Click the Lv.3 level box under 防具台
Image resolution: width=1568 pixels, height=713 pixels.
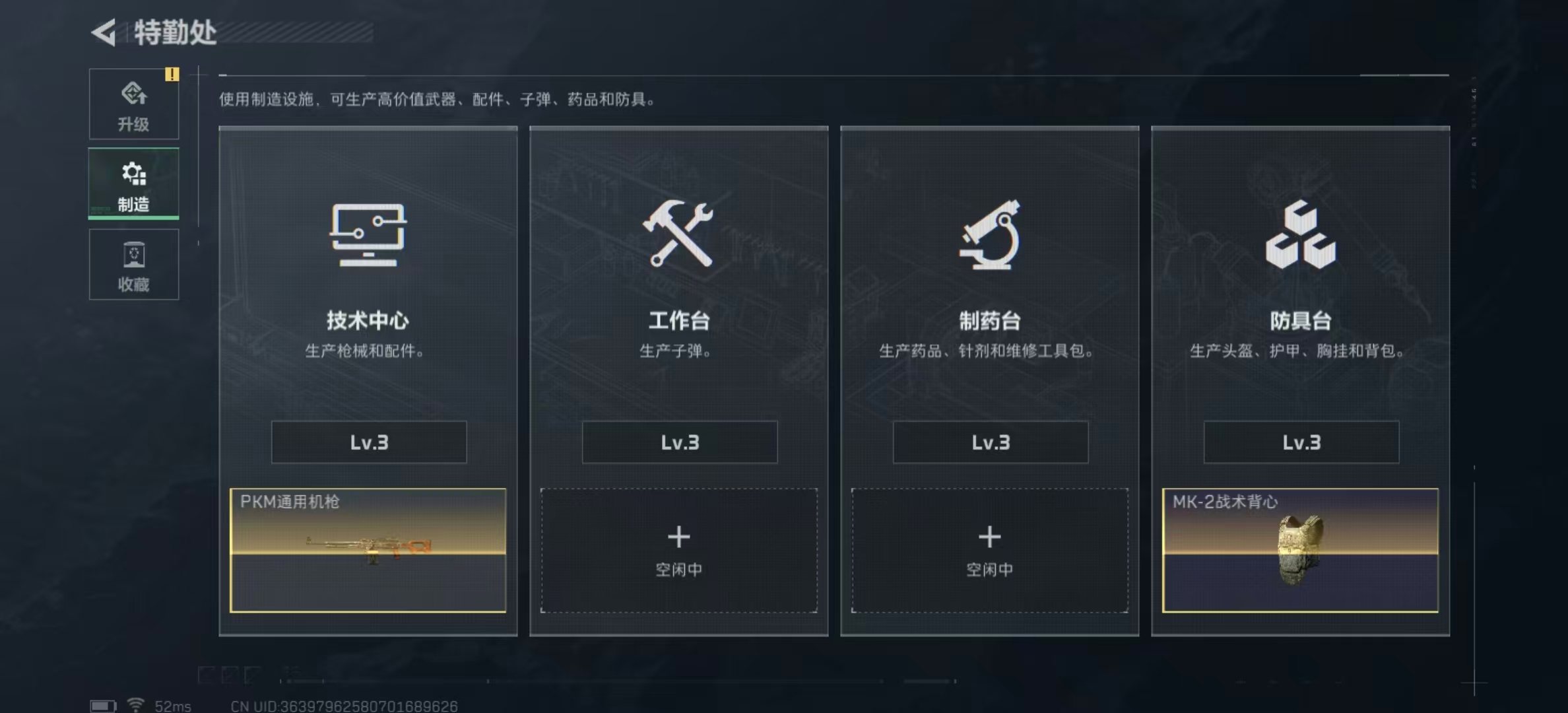click(1301, 442)
